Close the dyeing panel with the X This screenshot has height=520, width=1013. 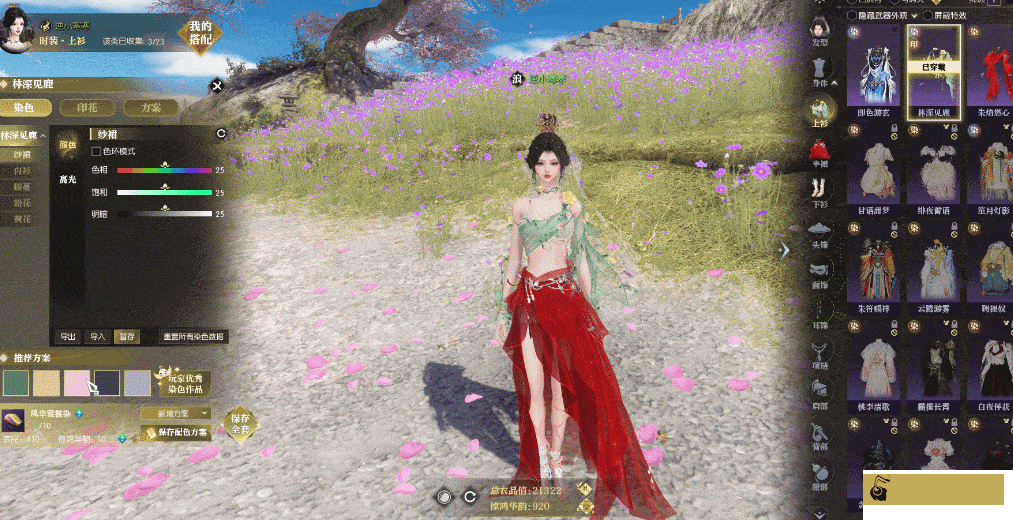pos(217,86)
